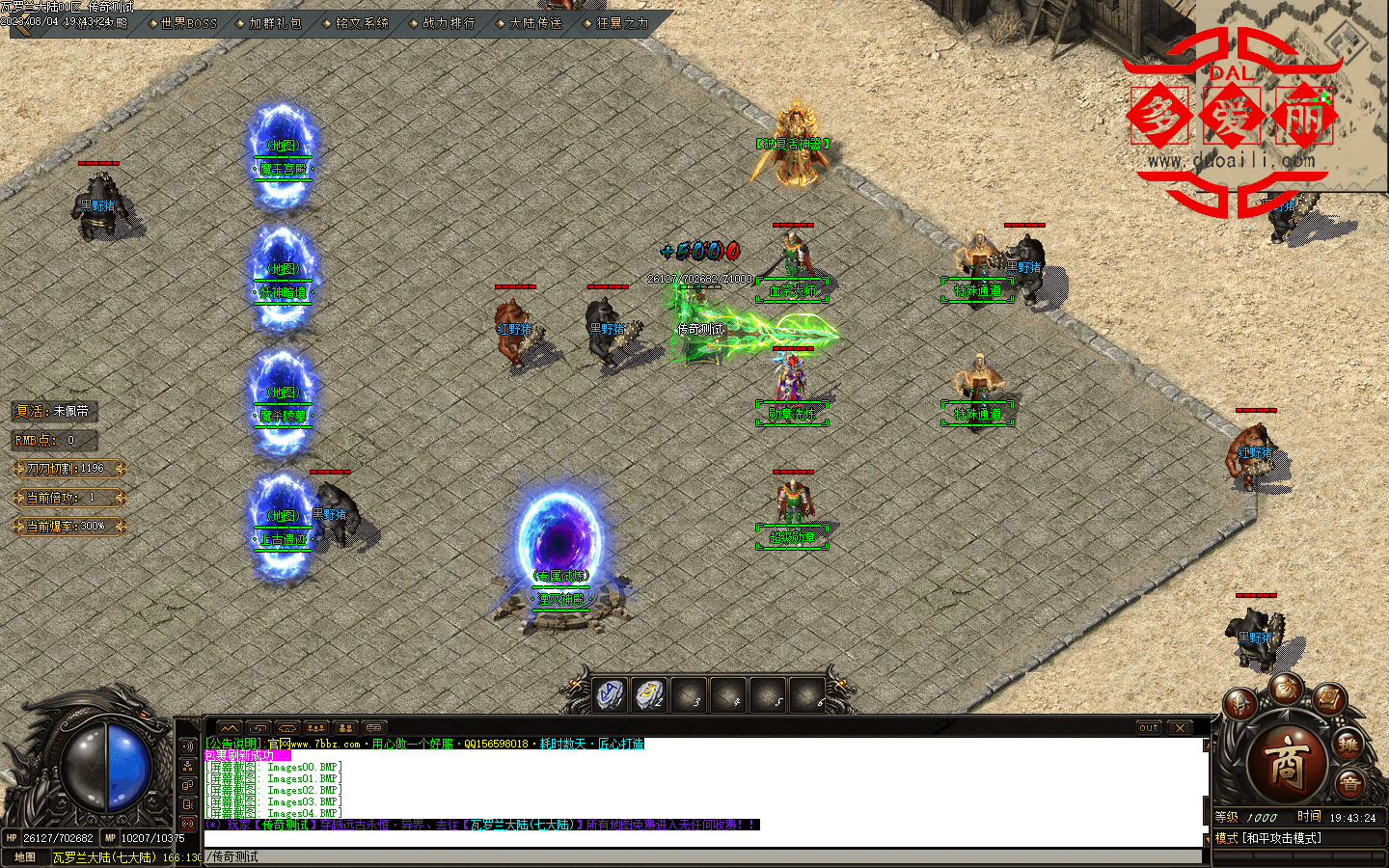Open the 世界BOSS menu
This screenshot has height=868, width=1389.
[x=188, y=23]
